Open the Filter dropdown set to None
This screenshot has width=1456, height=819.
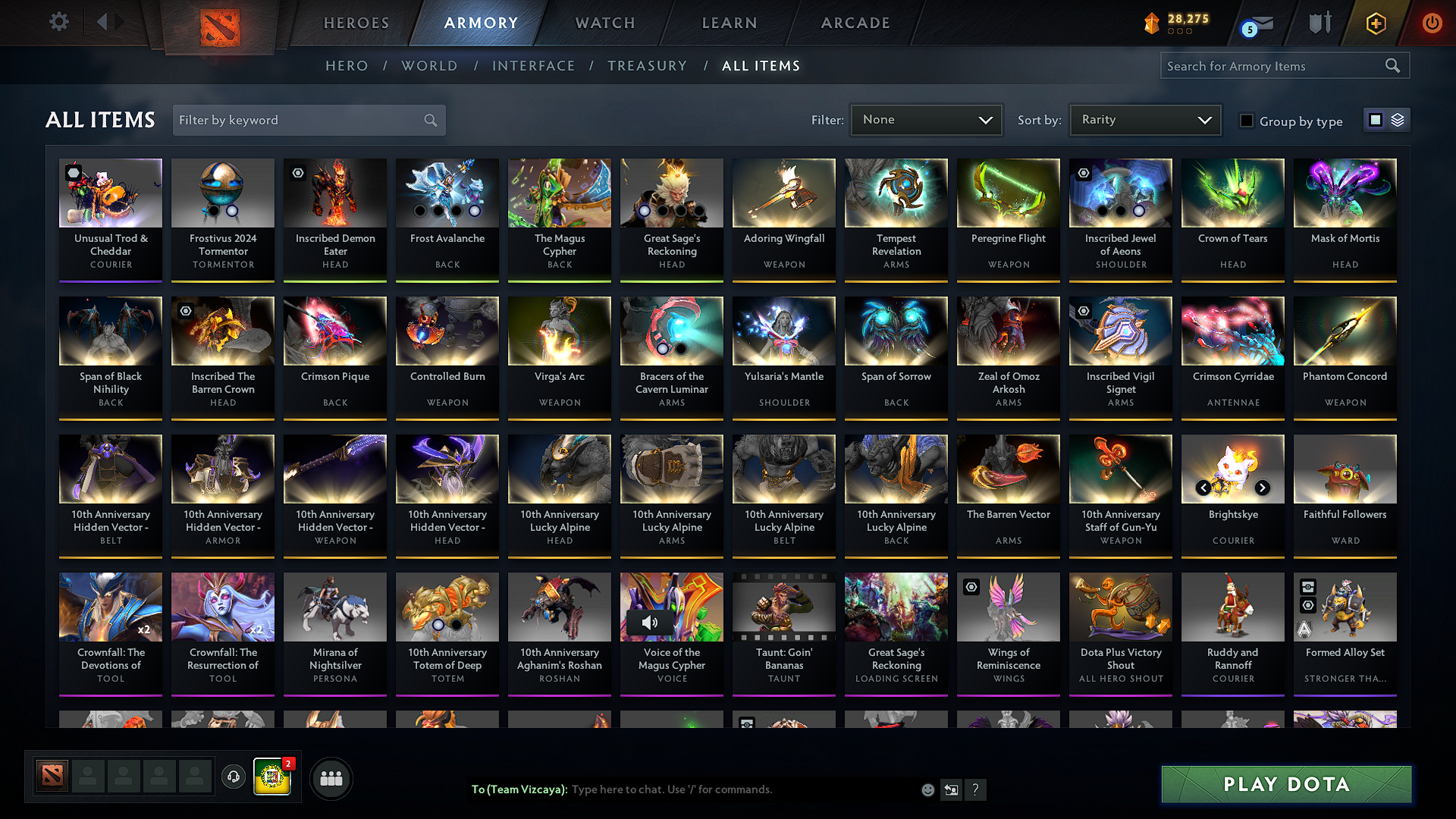(926, 119)
